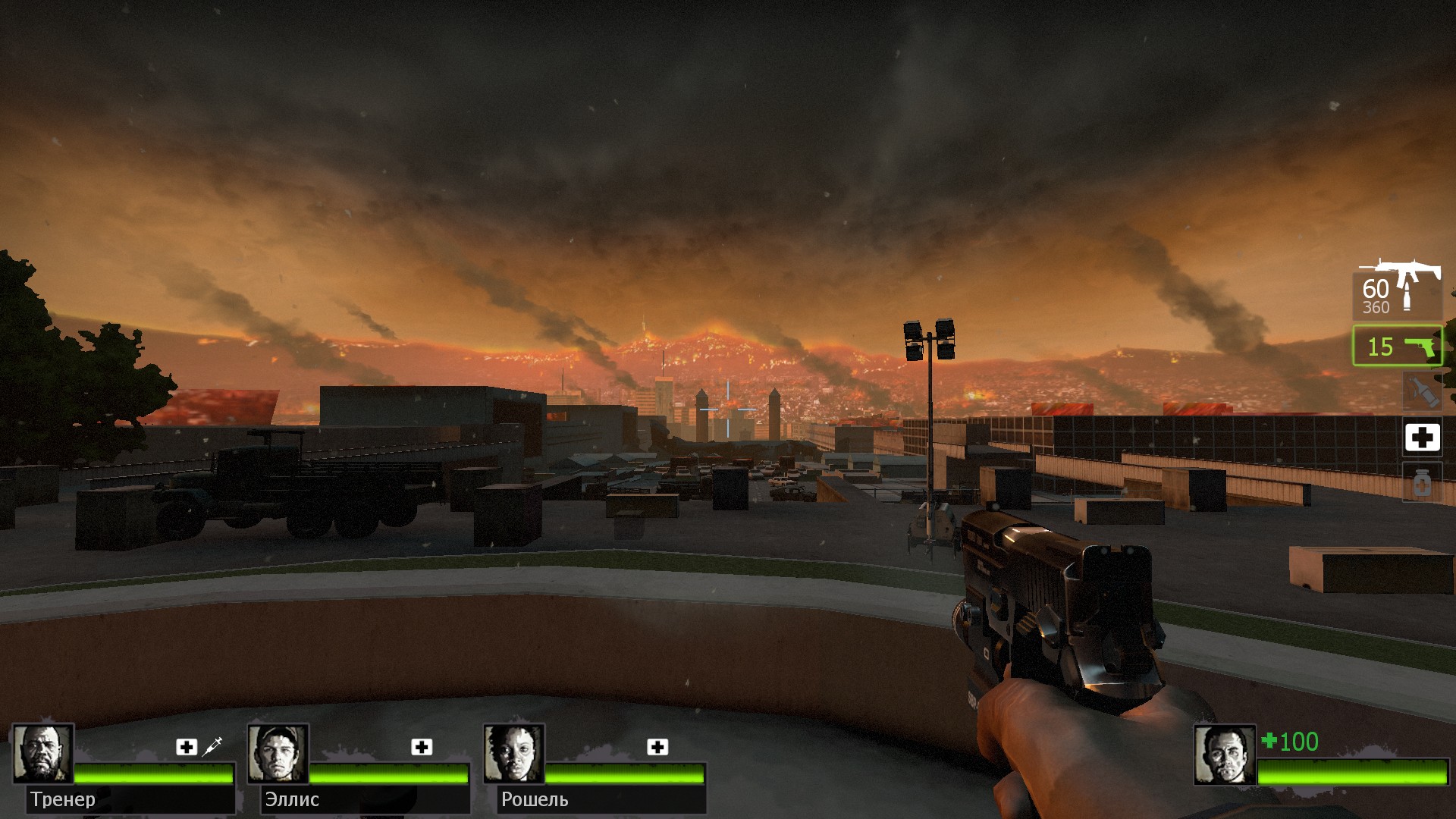Select the first aid kit slot
Image resolution: width=1456 pixels, height=819 pixels.
click(1422, 438)
